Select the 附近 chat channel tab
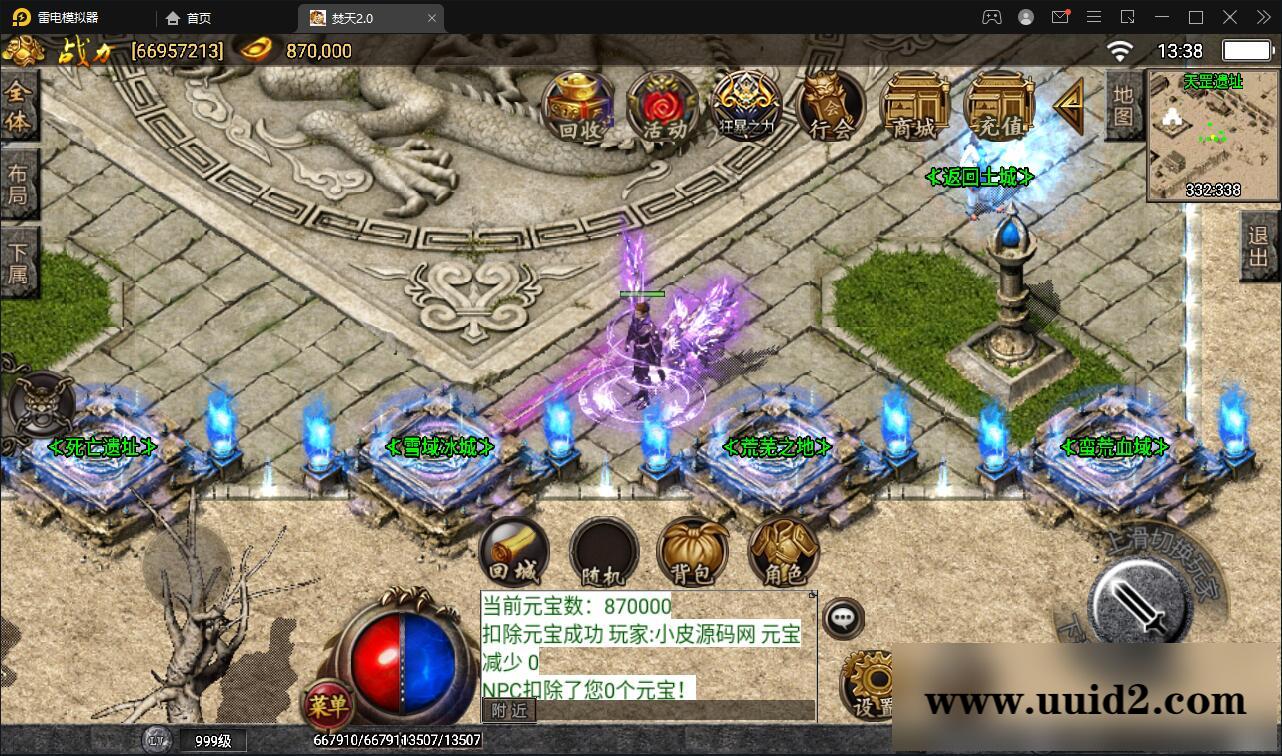Image resolution: width=1282 pixels, height=756 pixels. tap(508, 710)
